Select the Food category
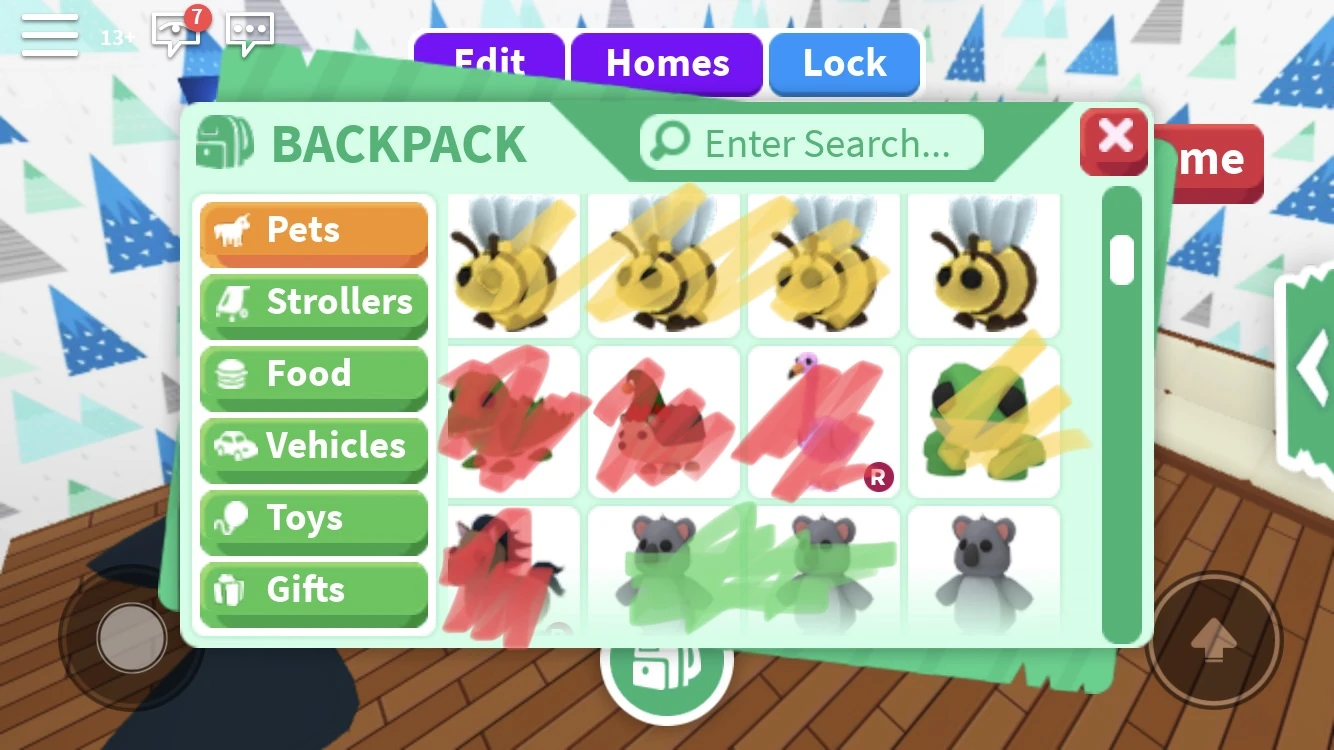 coord(313,375)
